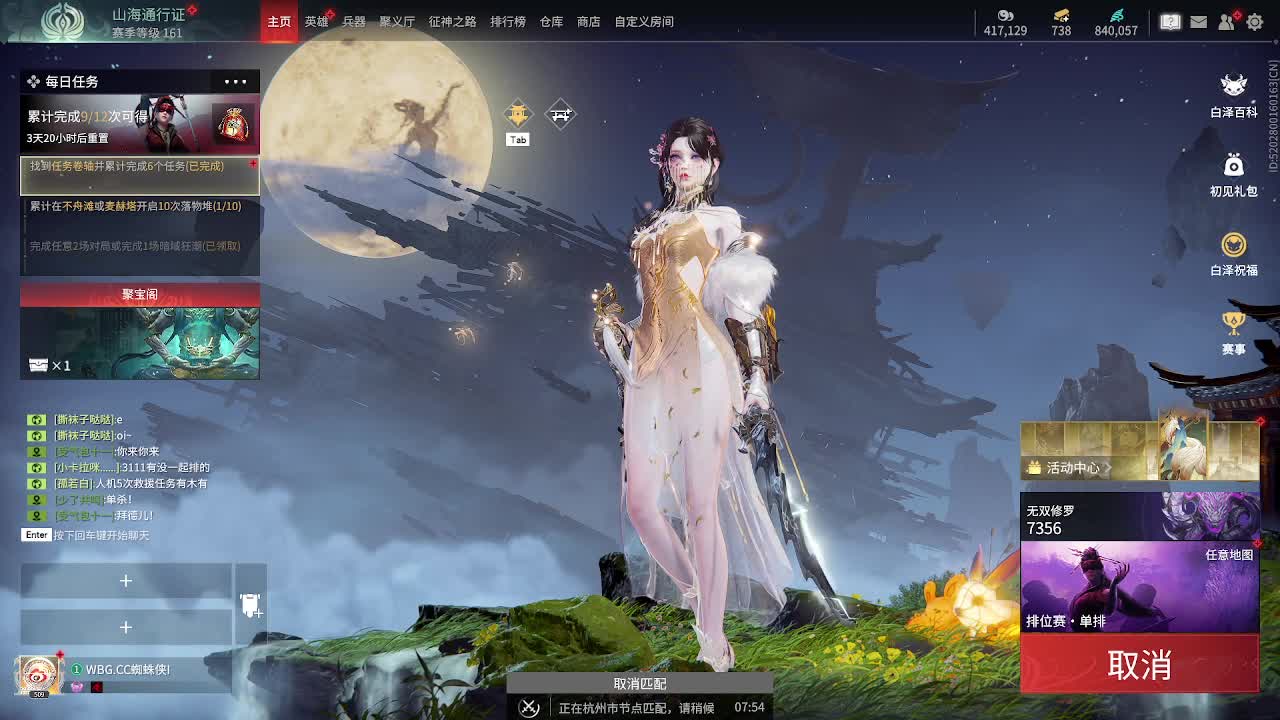Open the 仓库 warehouse tab

551,21
